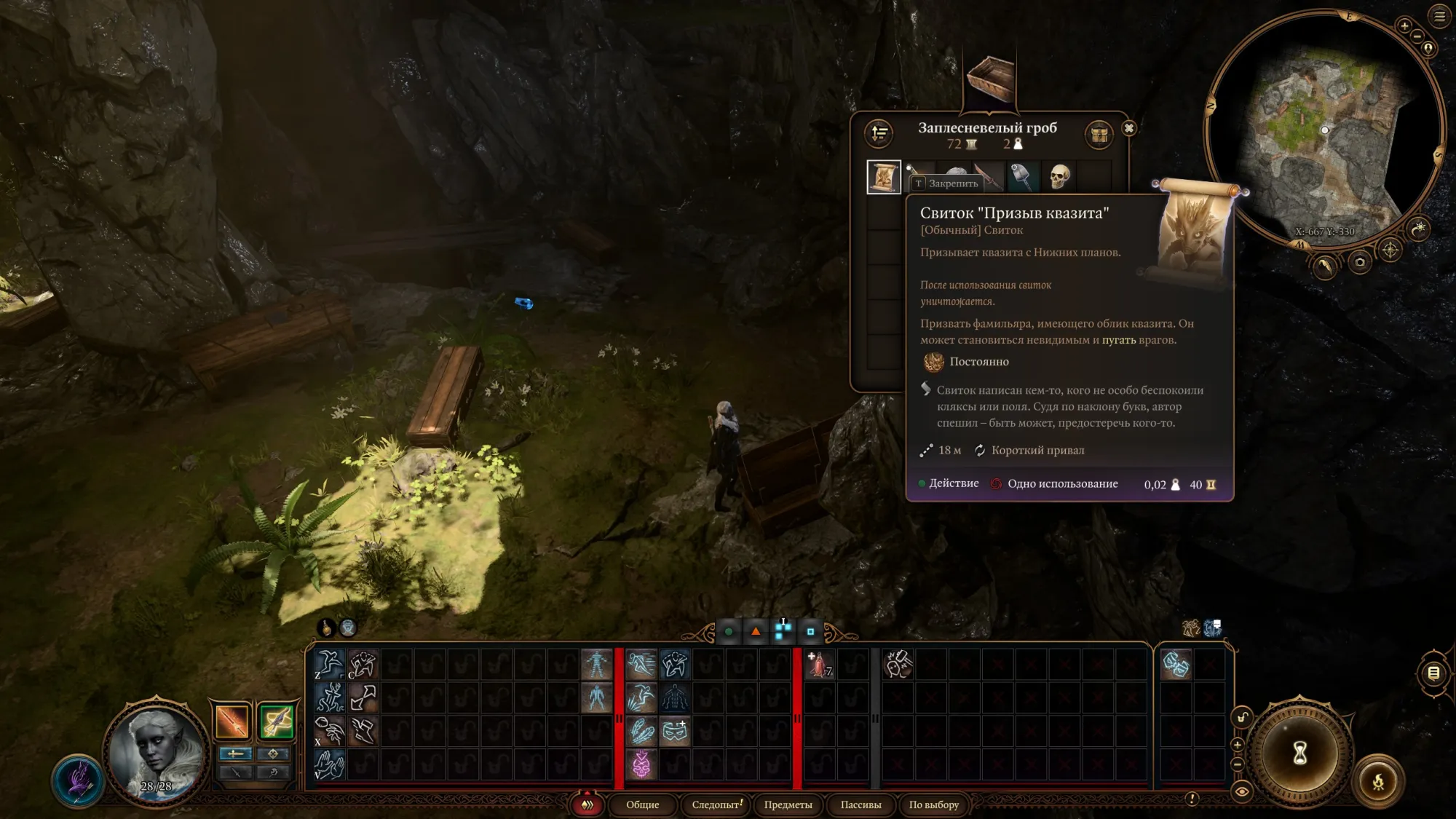Viewport: 1456px width, 819px height.
Task: Open the main game menu button
Action: coord(1439,16)
